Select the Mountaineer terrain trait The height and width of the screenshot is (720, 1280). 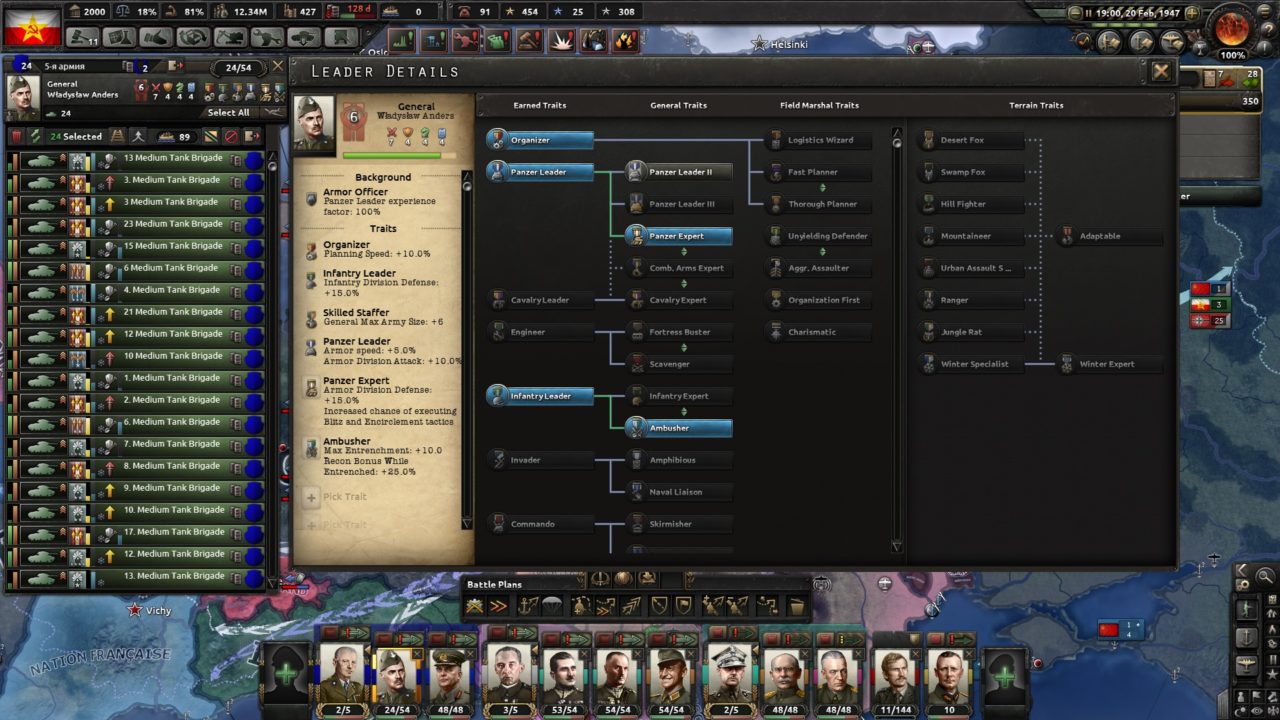(965, 236)
